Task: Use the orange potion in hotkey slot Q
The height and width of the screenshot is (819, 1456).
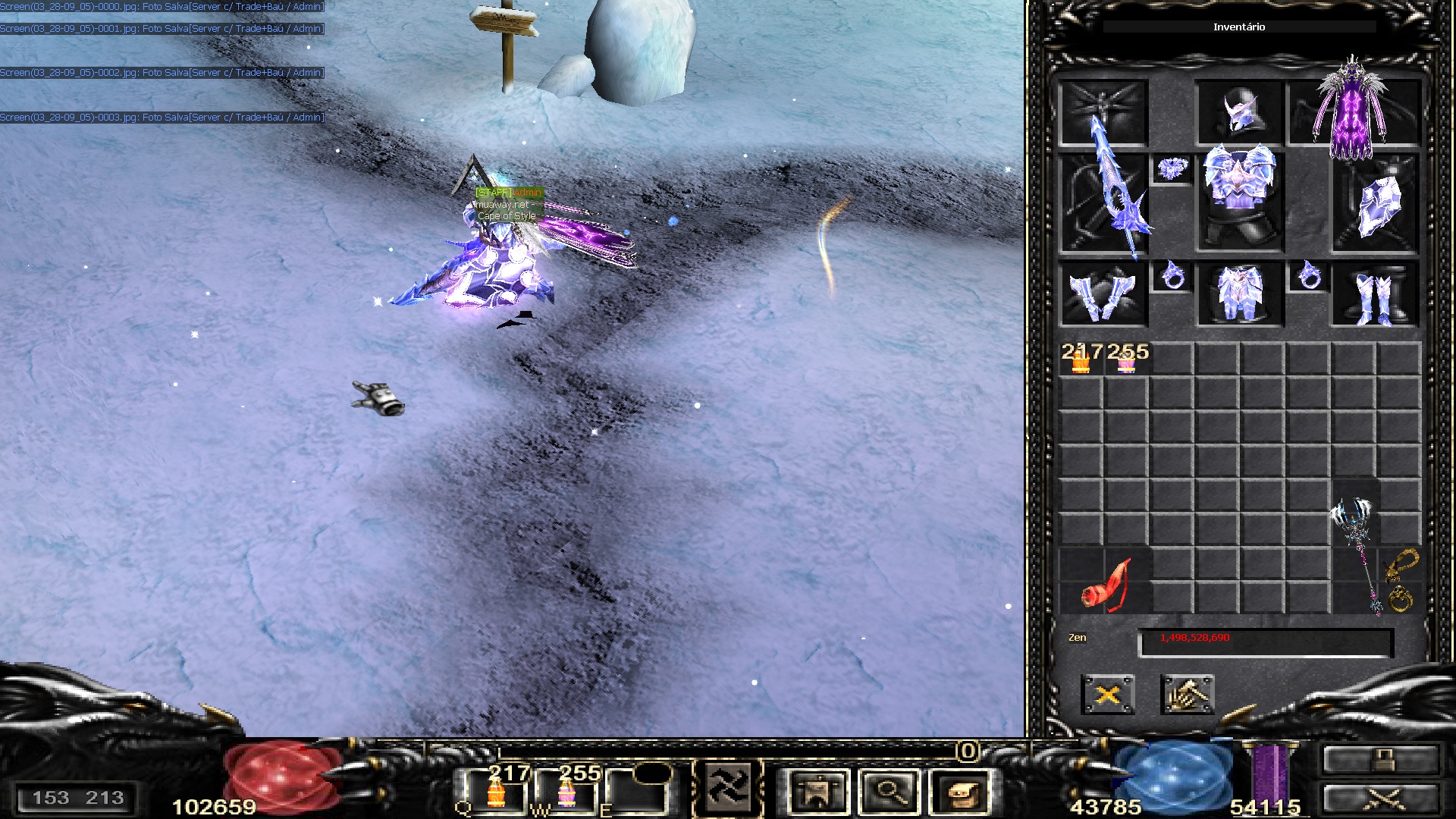Action: [496, 792]
